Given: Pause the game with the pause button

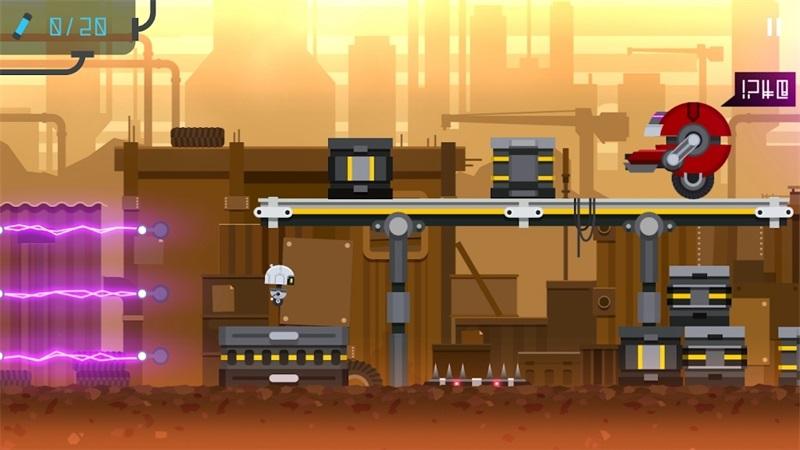Looking at the screenshot, I should click(773, 27).
